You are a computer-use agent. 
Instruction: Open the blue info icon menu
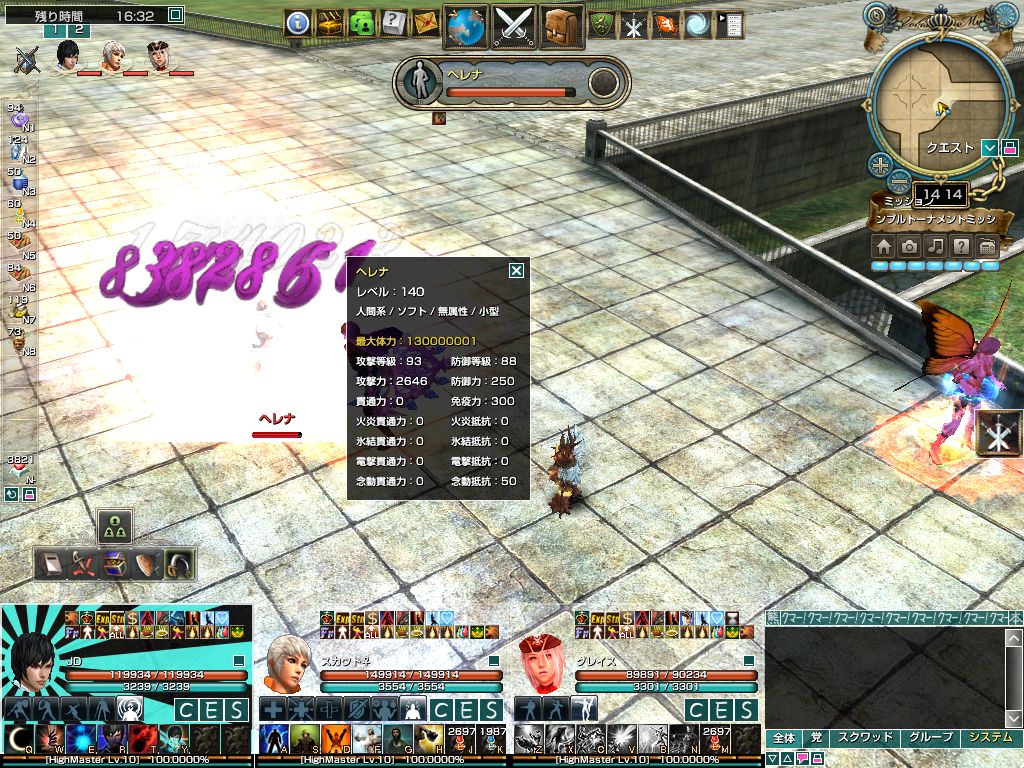(297, 23)
